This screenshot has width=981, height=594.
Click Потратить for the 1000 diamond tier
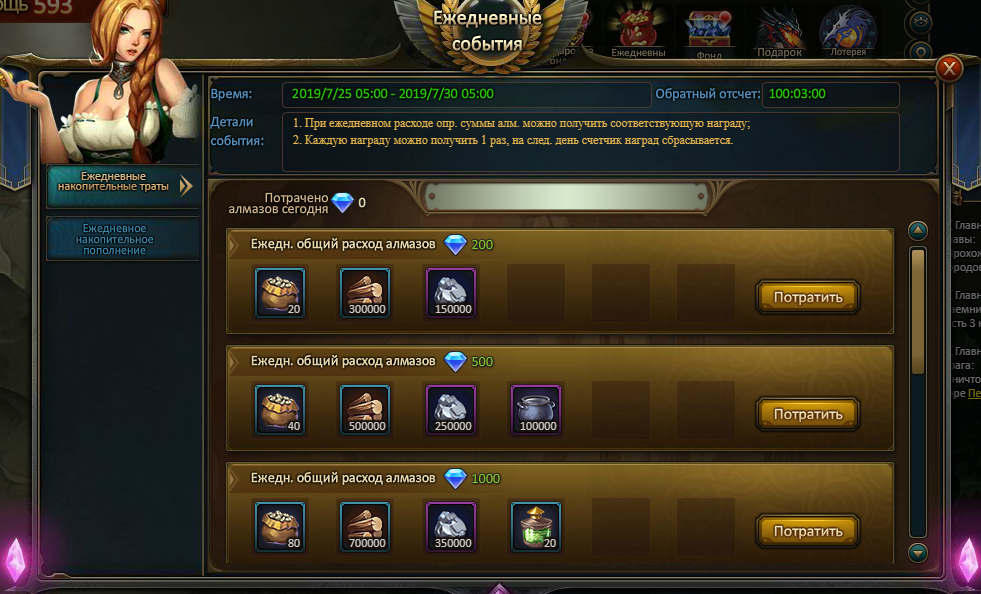[808, 530]
